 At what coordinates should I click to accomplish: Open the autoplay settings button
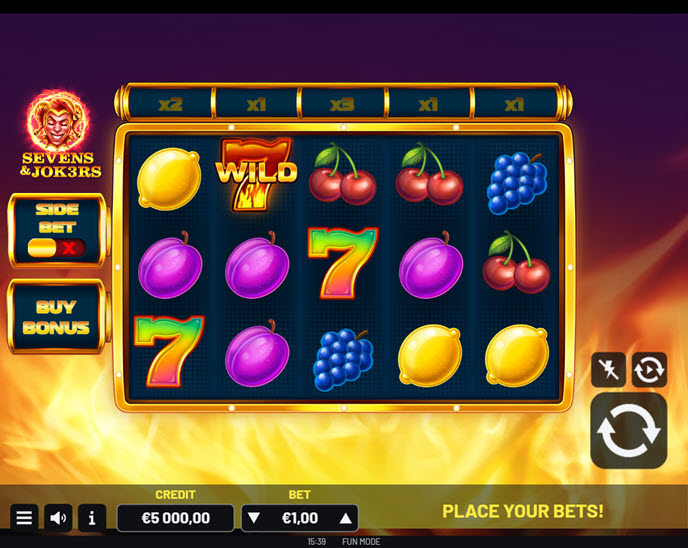pyautogui.click(x=649, y=370)
